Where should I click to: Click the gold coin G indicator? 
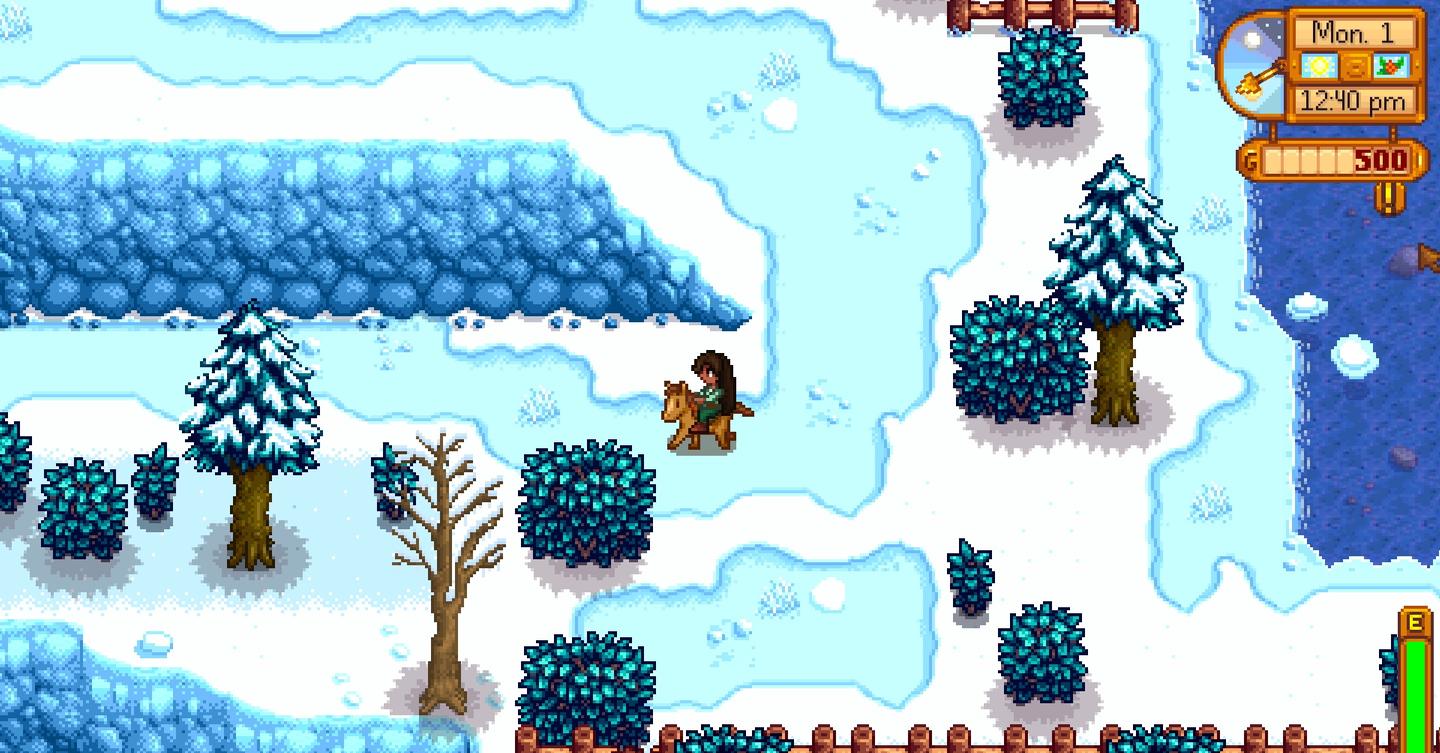pyautogui.click(x=1252, y=157)
